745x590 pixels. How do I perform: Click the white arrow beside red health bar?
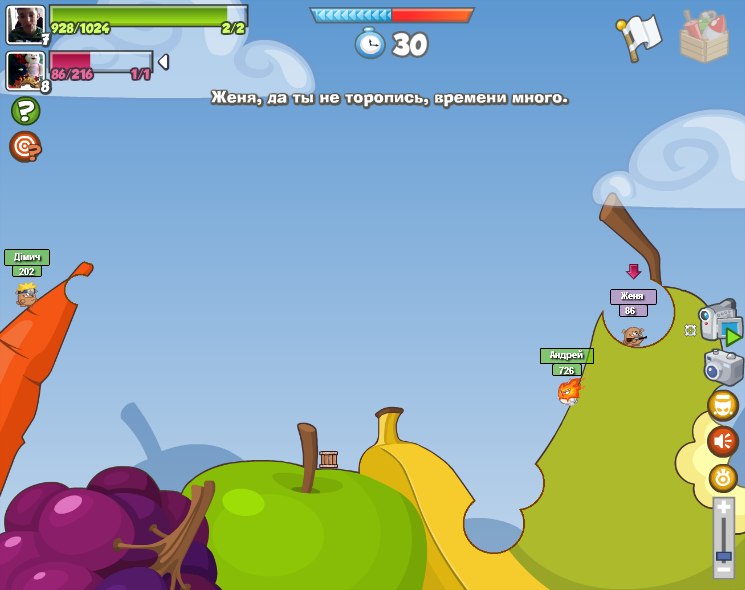[x=163, y=62]
